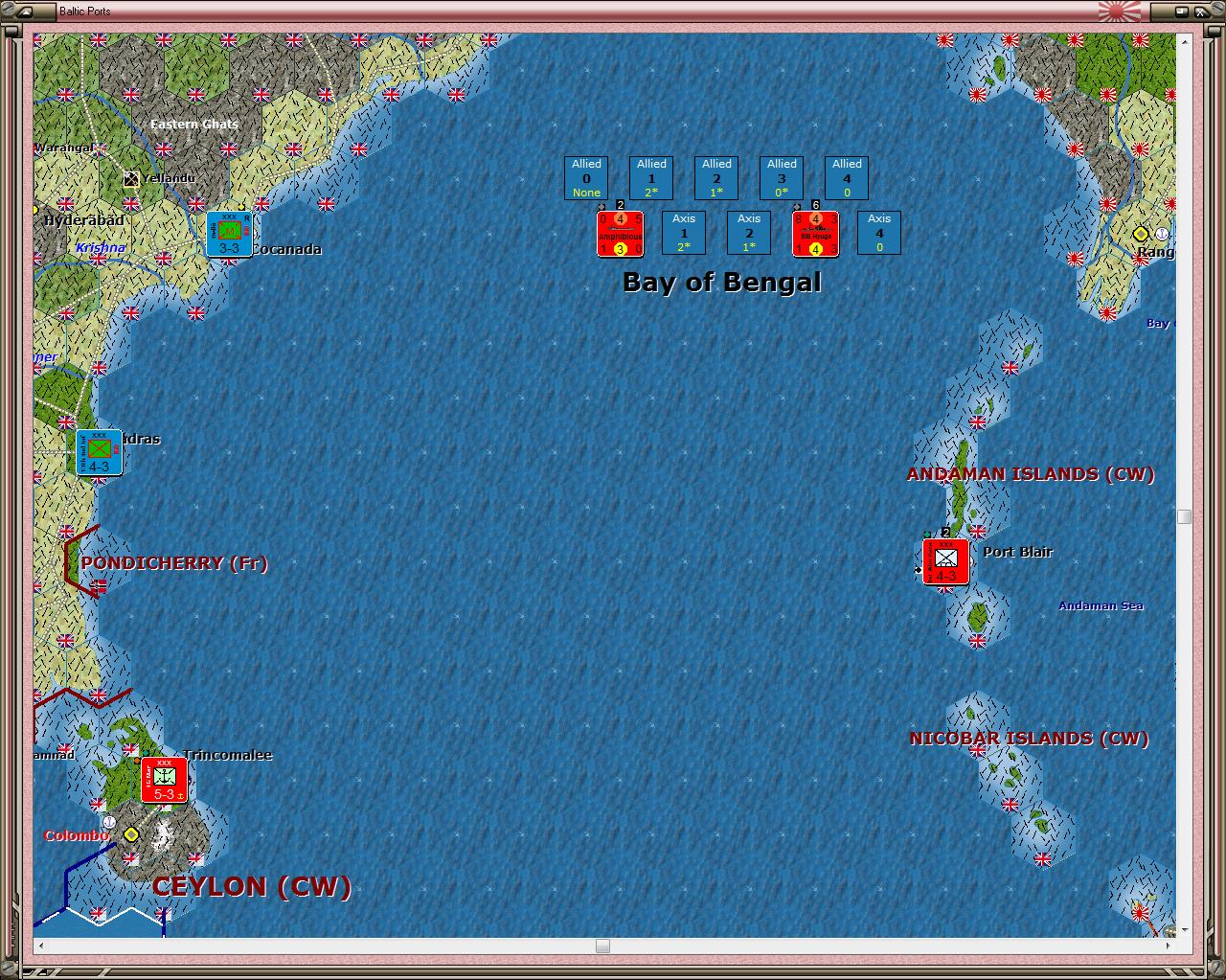Click the 3-3 corps counter at Cocanada
1226x980 pixels.
tap(229, 234)
